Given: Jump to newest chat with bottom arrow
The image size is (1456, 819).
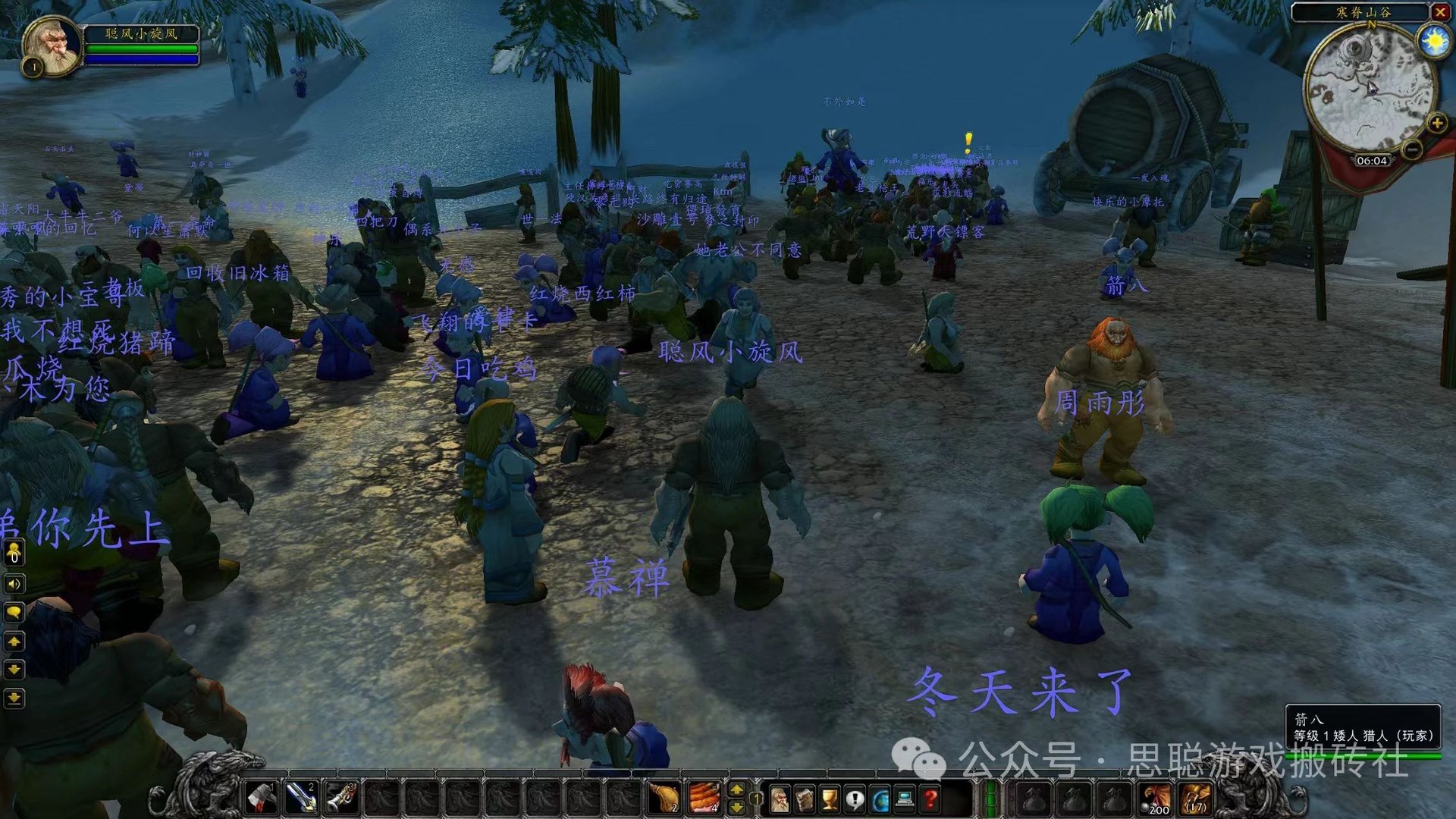Looking at the screenshot, I should coord(14,698).
